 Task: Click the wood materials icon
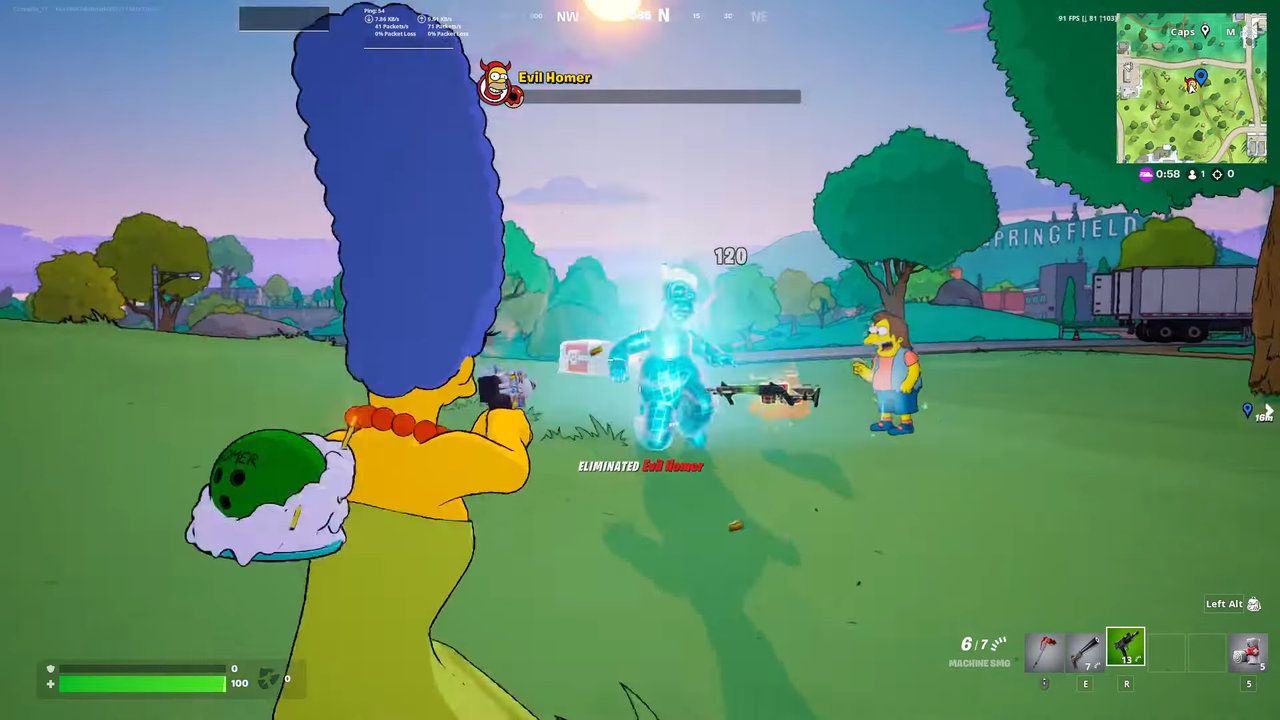[x=266, y=676]
